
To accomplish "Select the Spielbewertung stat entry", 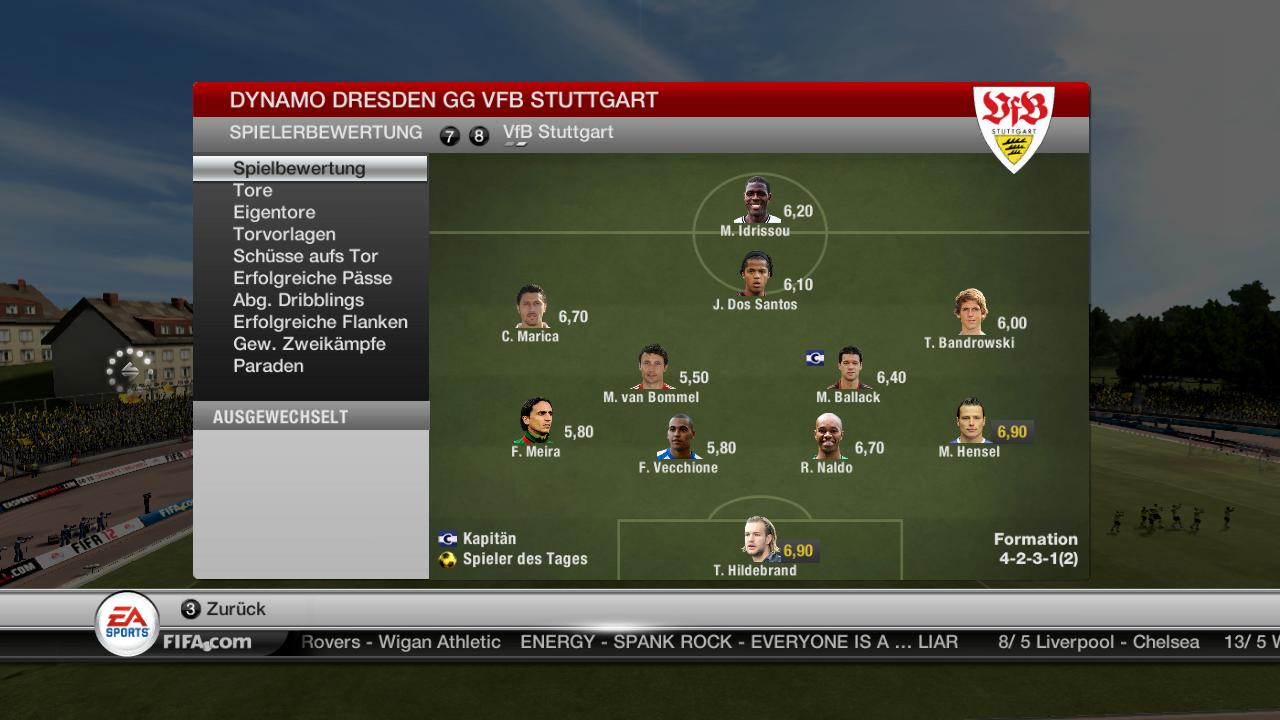I will coord(299,168).
